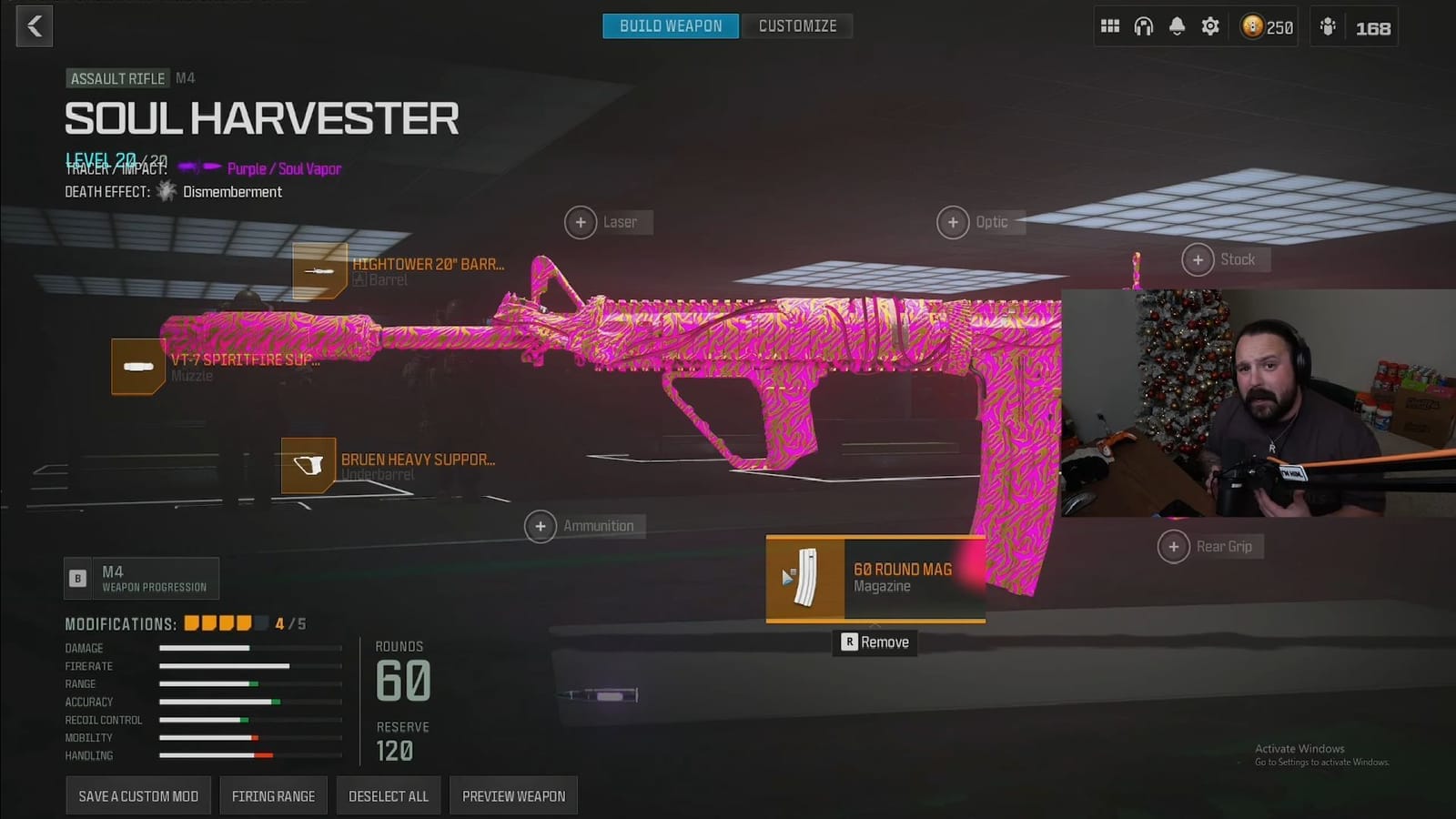Click the headset audio channels icon
The image size is (1456, 819).
[1143, 26]
